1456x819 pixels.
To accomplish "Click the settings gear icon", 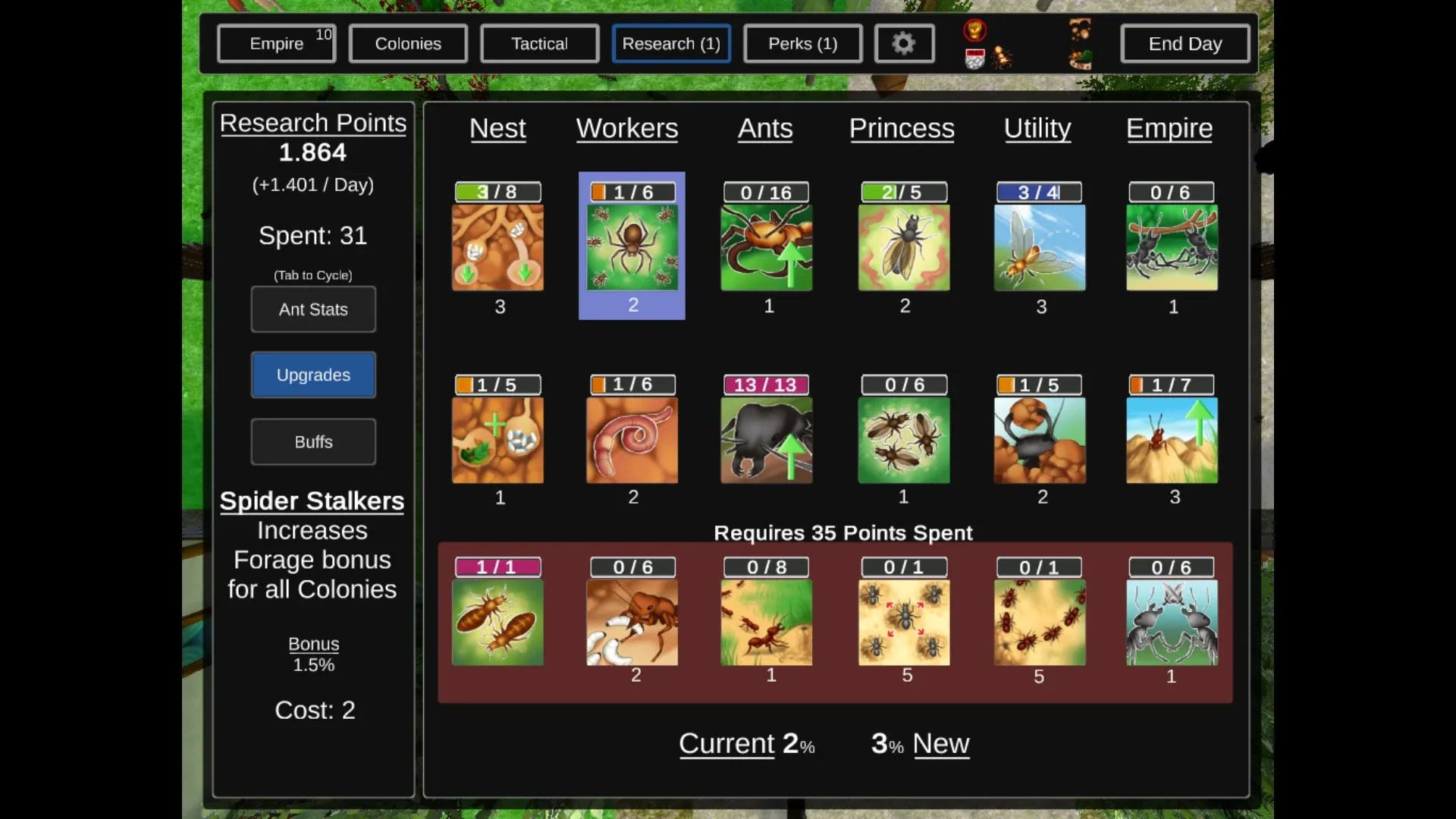I will [x=904, y=43].
